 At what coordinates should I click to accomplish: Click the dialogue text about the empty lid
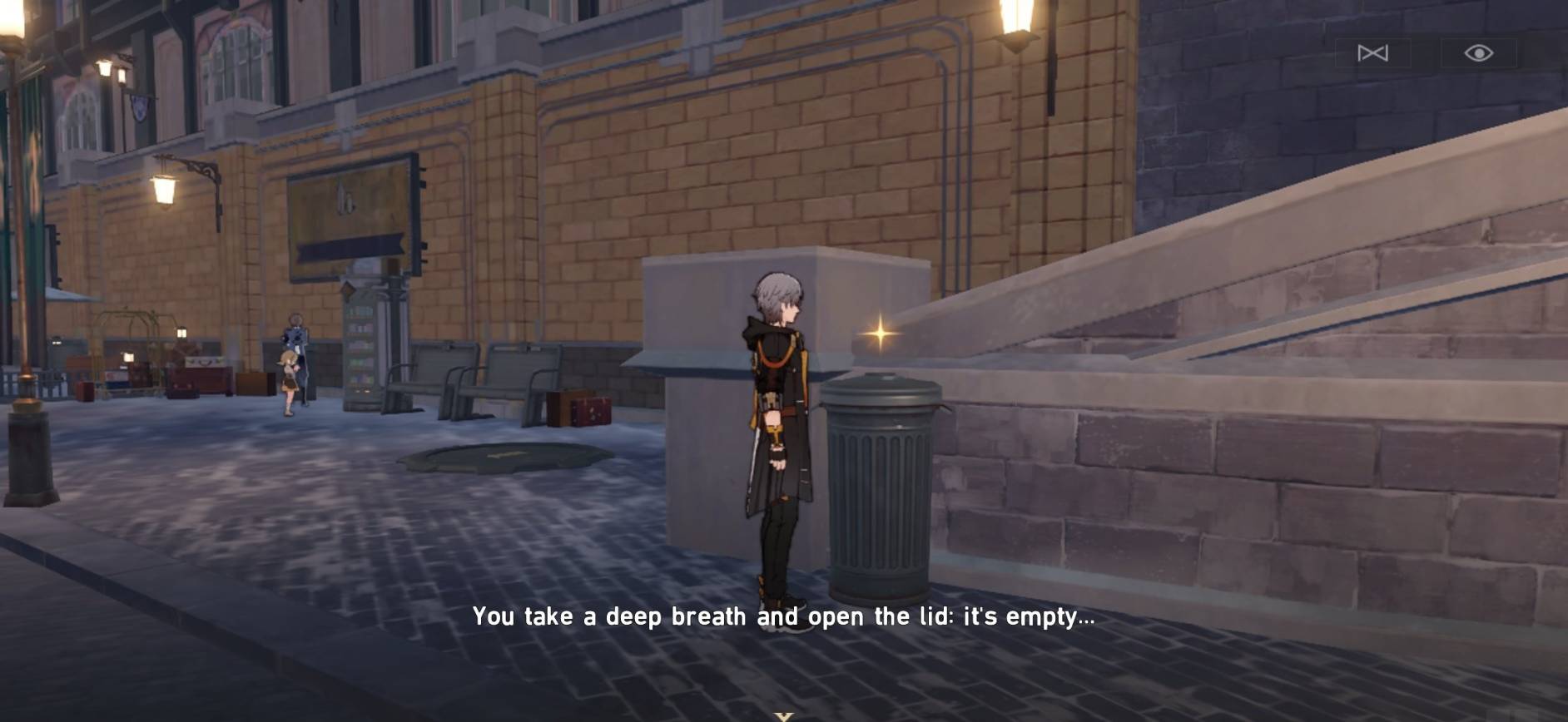coord(783,617)
